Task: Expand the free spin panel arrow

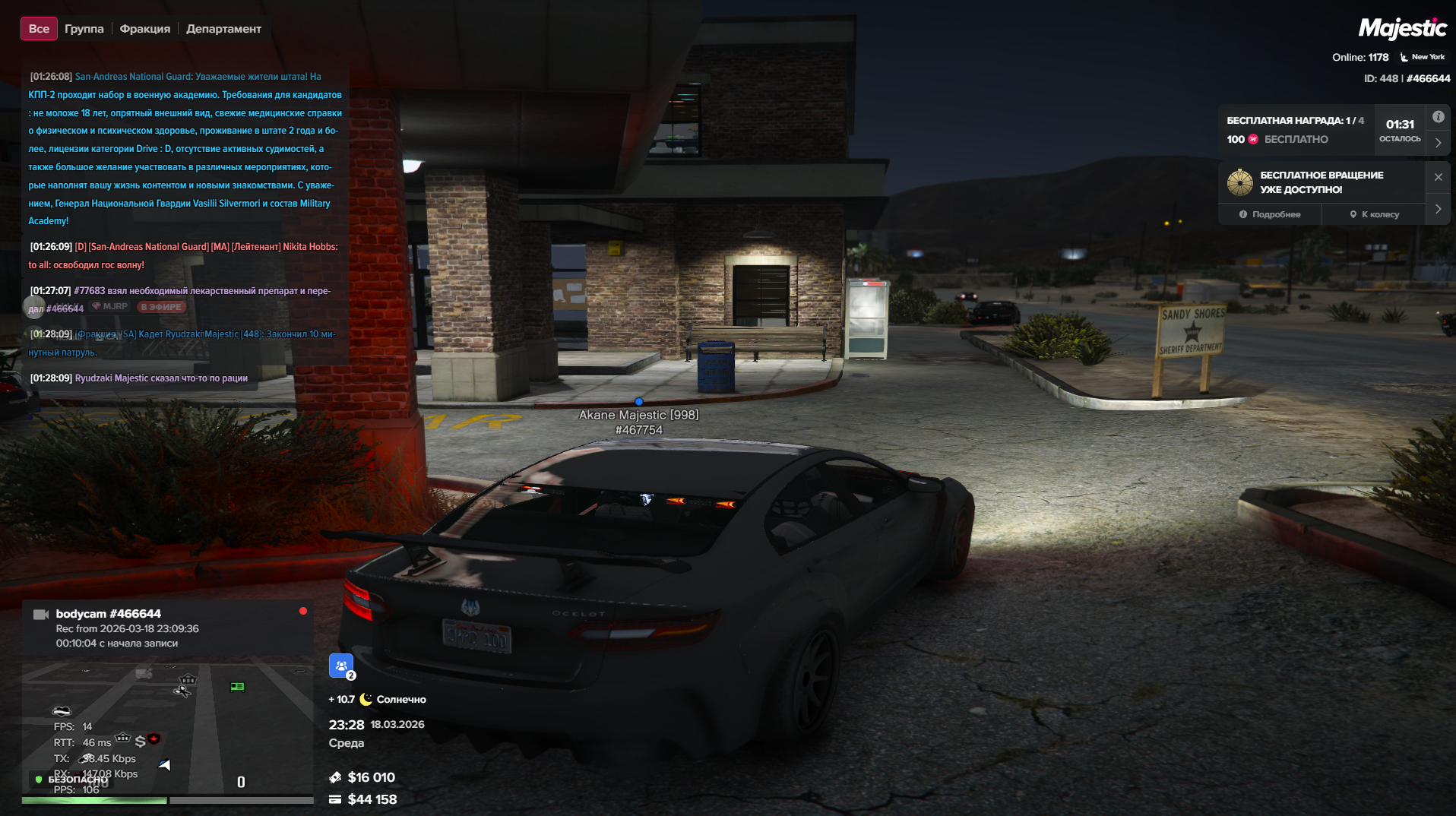Action: coord(1438,209)
